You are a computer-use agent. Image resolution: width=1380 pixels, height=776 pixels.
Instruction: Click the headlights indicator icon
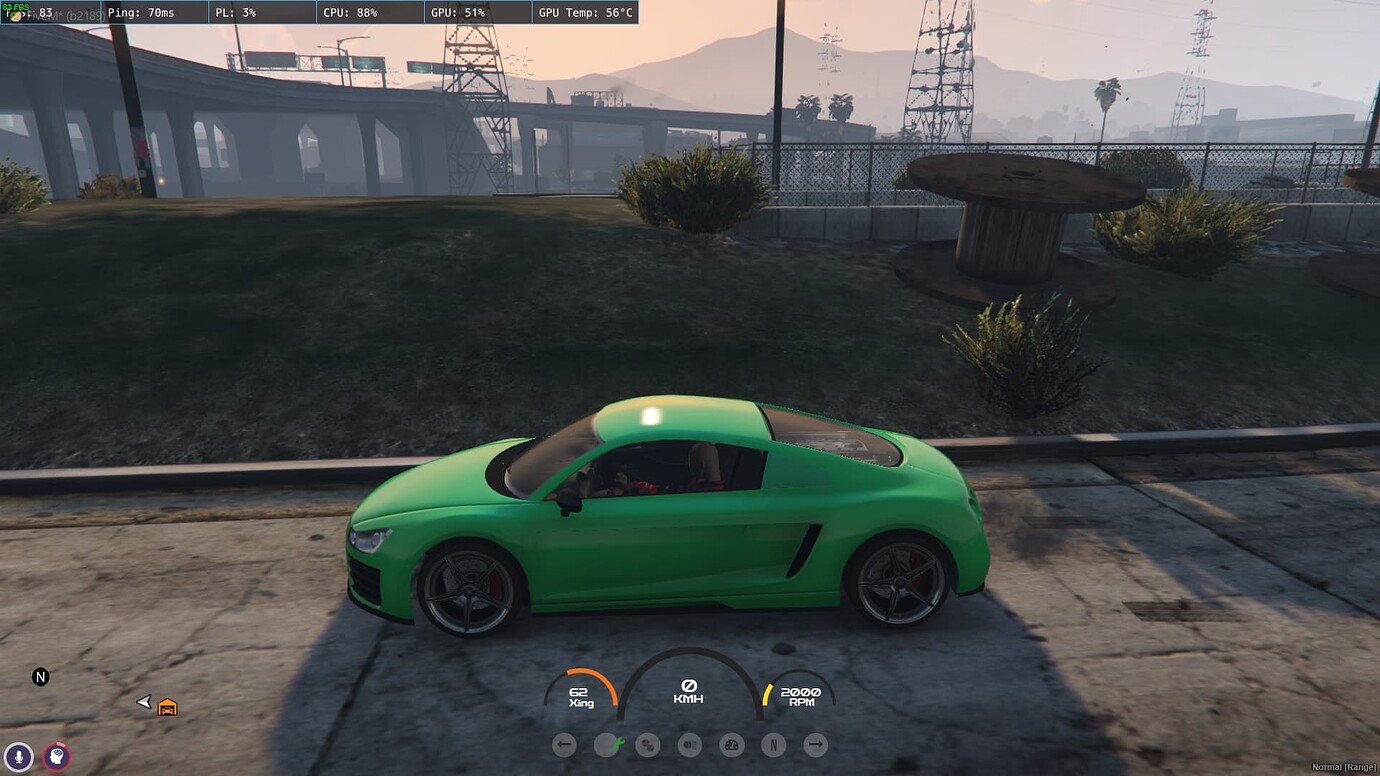pos(690,744)
